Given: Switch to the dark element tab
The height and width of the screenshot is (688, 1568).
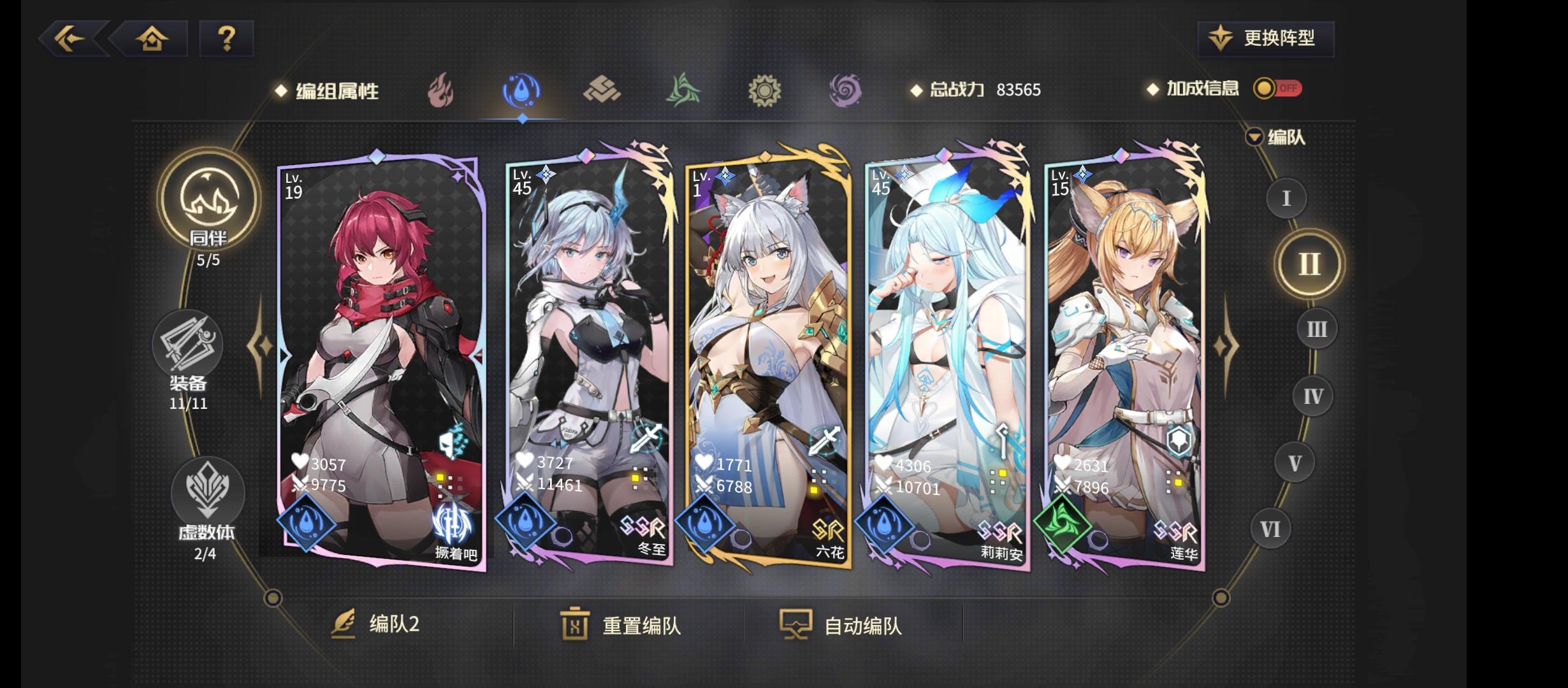Looking at the screenshot, I should [x=844, y=90].
